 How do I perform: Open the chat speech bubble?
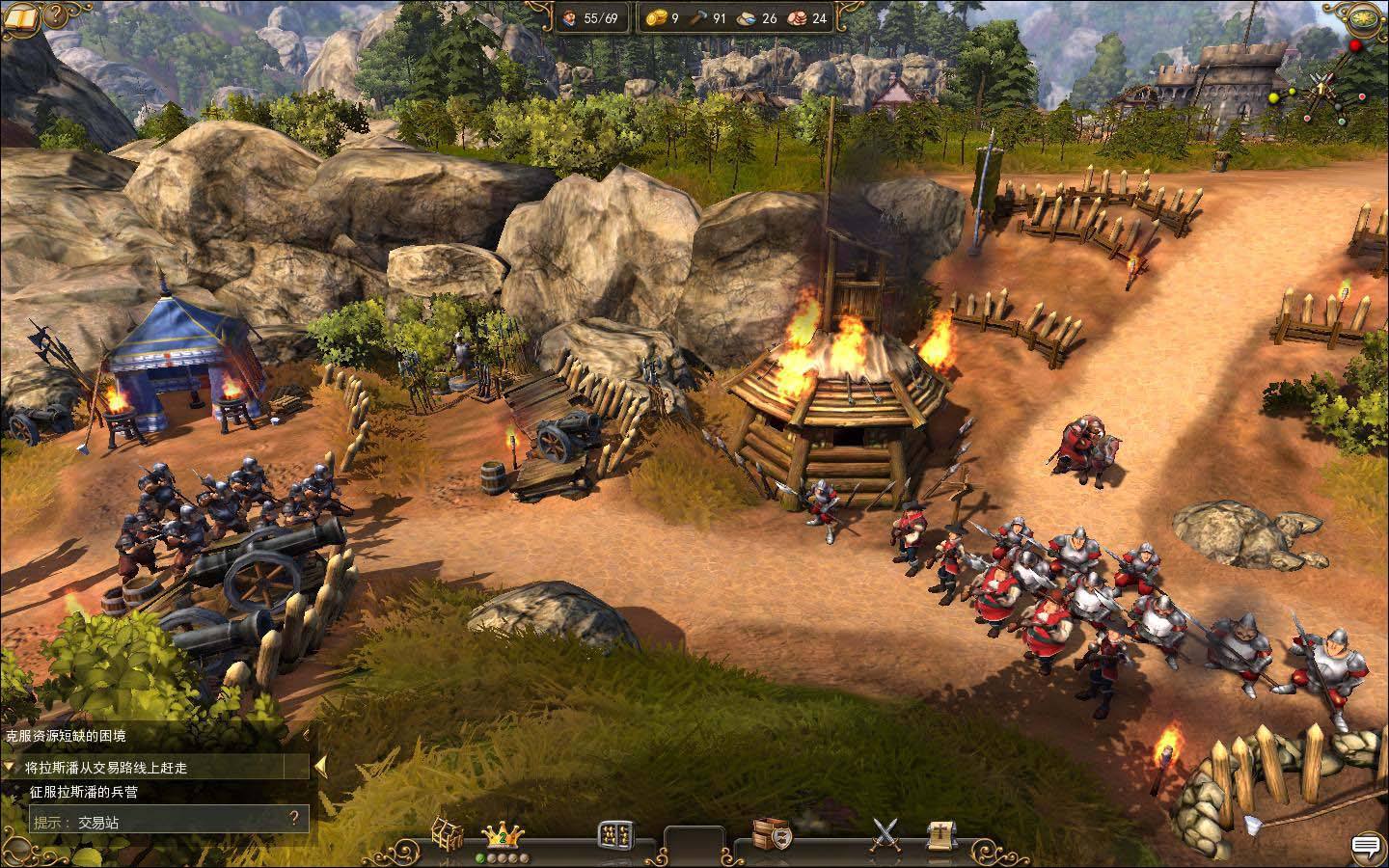pos(1365,847)
